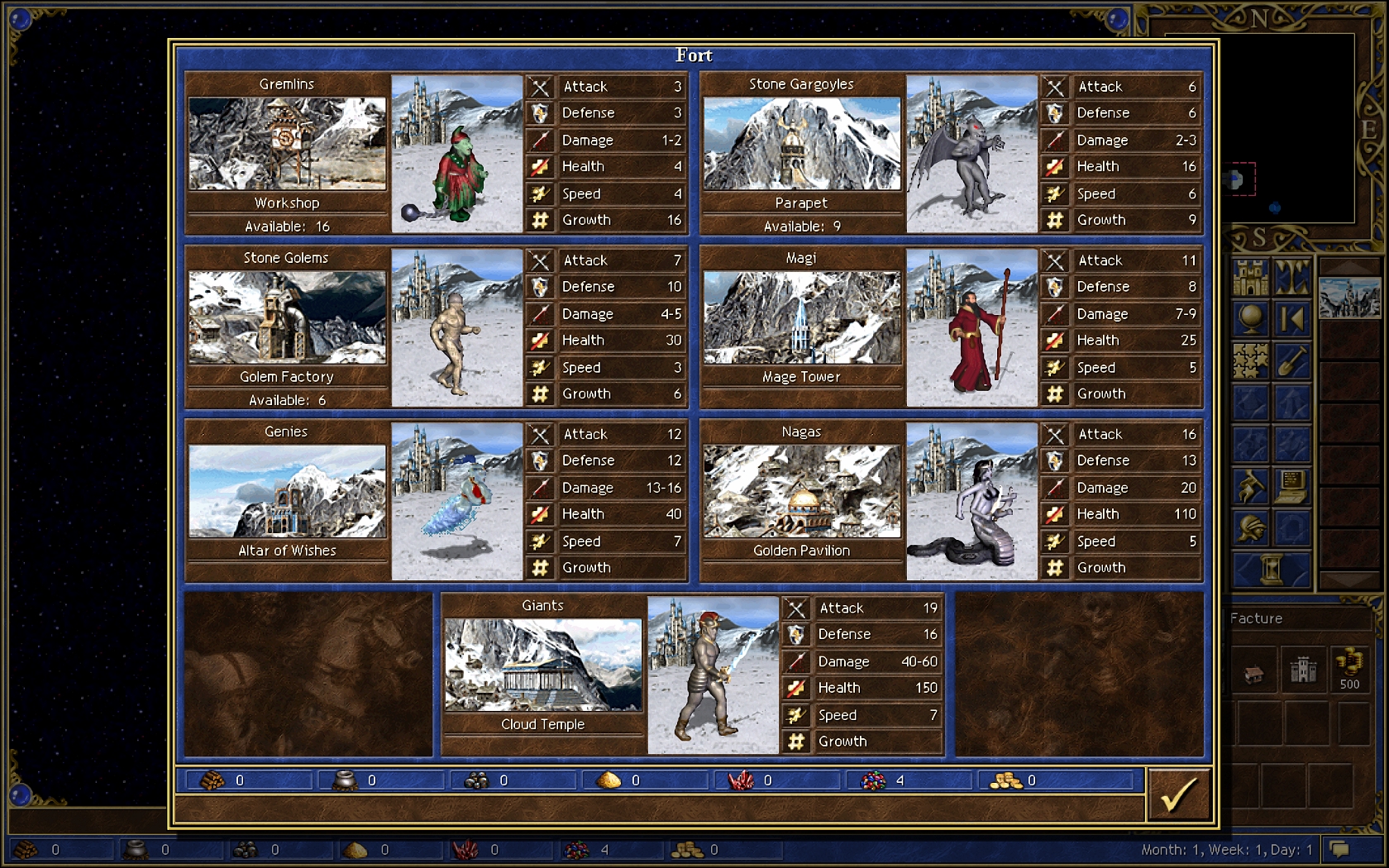
Task: Inspect the Stone Golem creature portrait
Action: 456,327
